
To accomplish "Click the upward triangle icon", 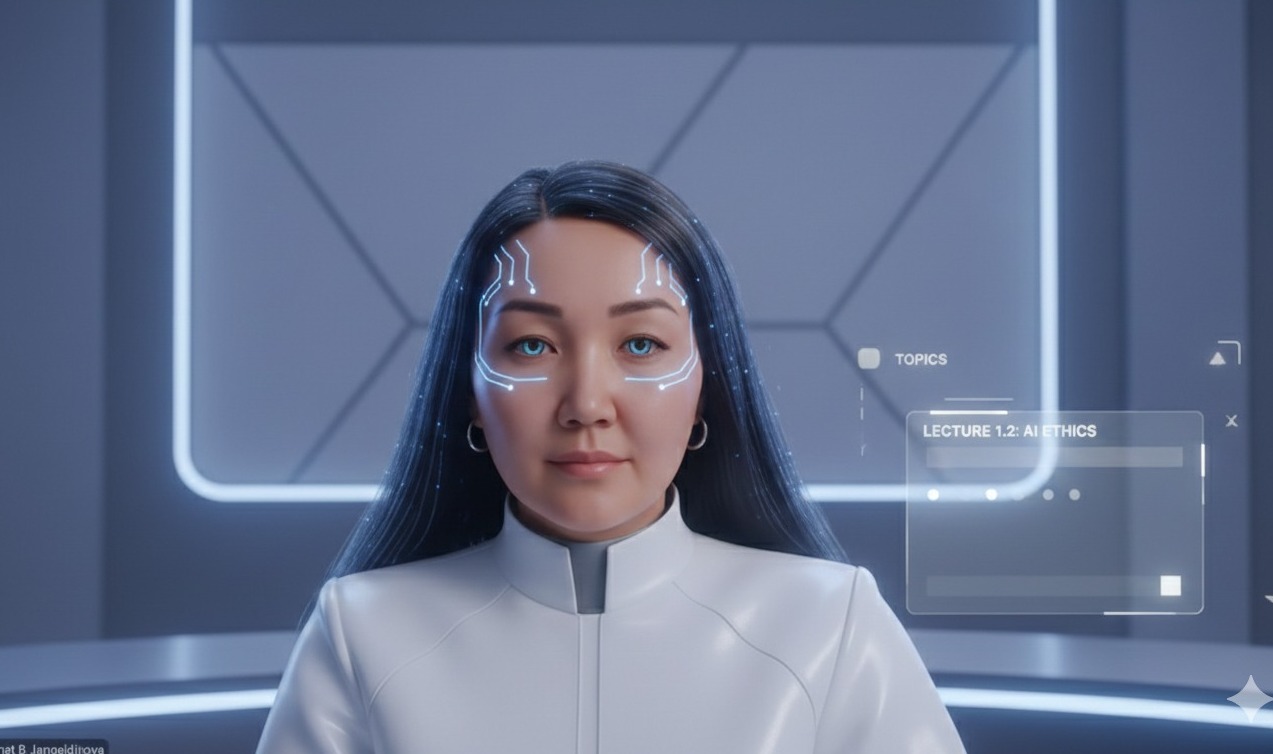I will (x=1218, y=358).
